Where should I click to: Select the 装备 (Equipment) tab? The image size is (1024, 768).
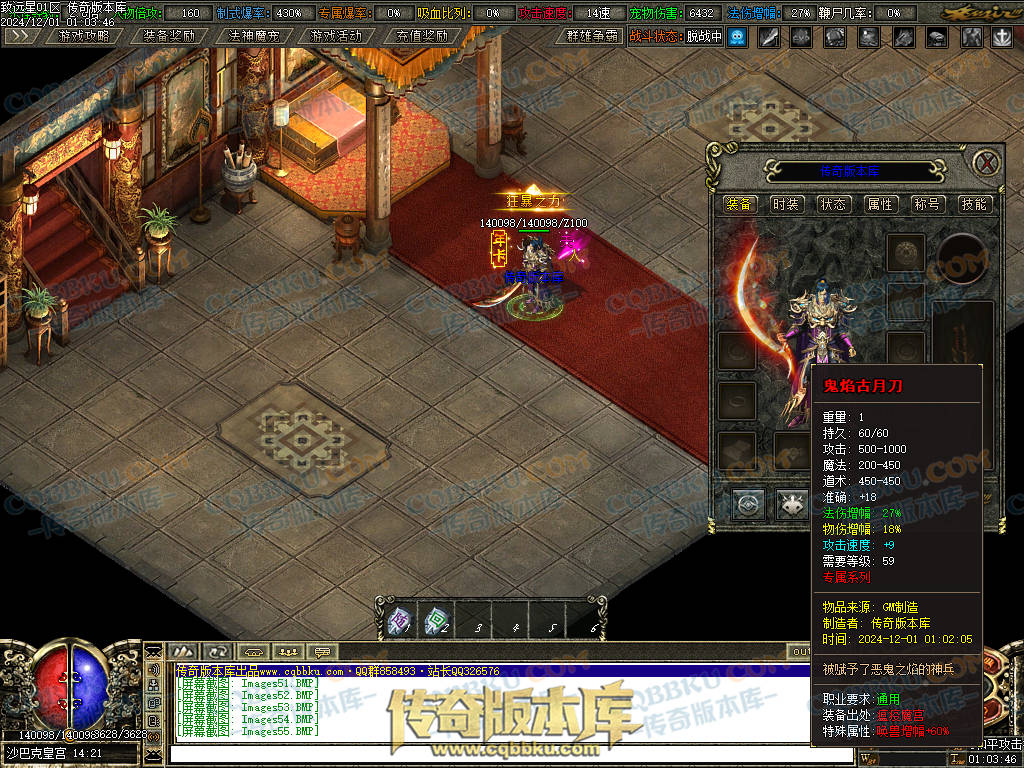click(740, 204)
